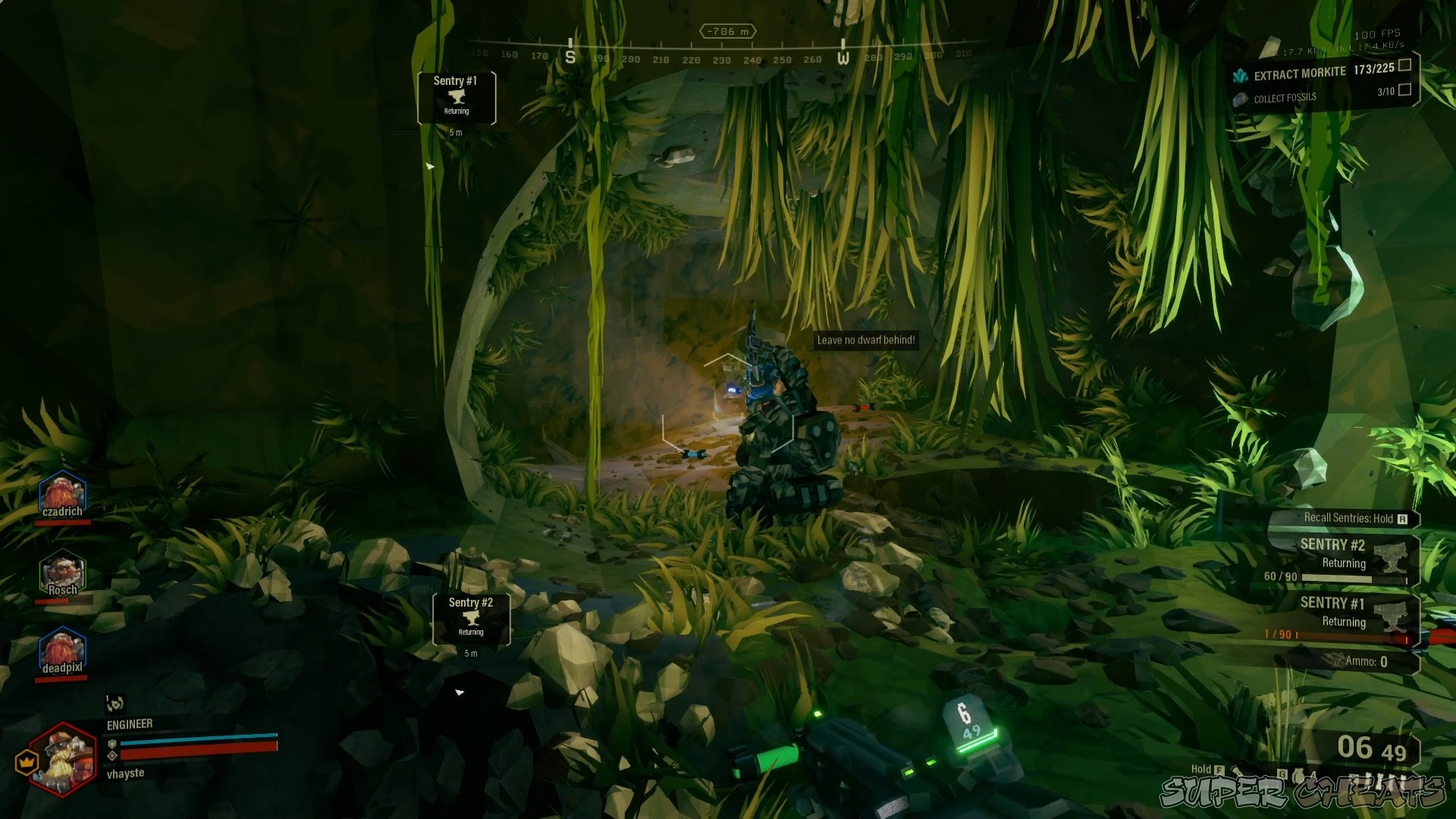Viewport: 1456px width, 819px height.
Task: Select the Sentry #1 status panel
Action: (1341, 618)
